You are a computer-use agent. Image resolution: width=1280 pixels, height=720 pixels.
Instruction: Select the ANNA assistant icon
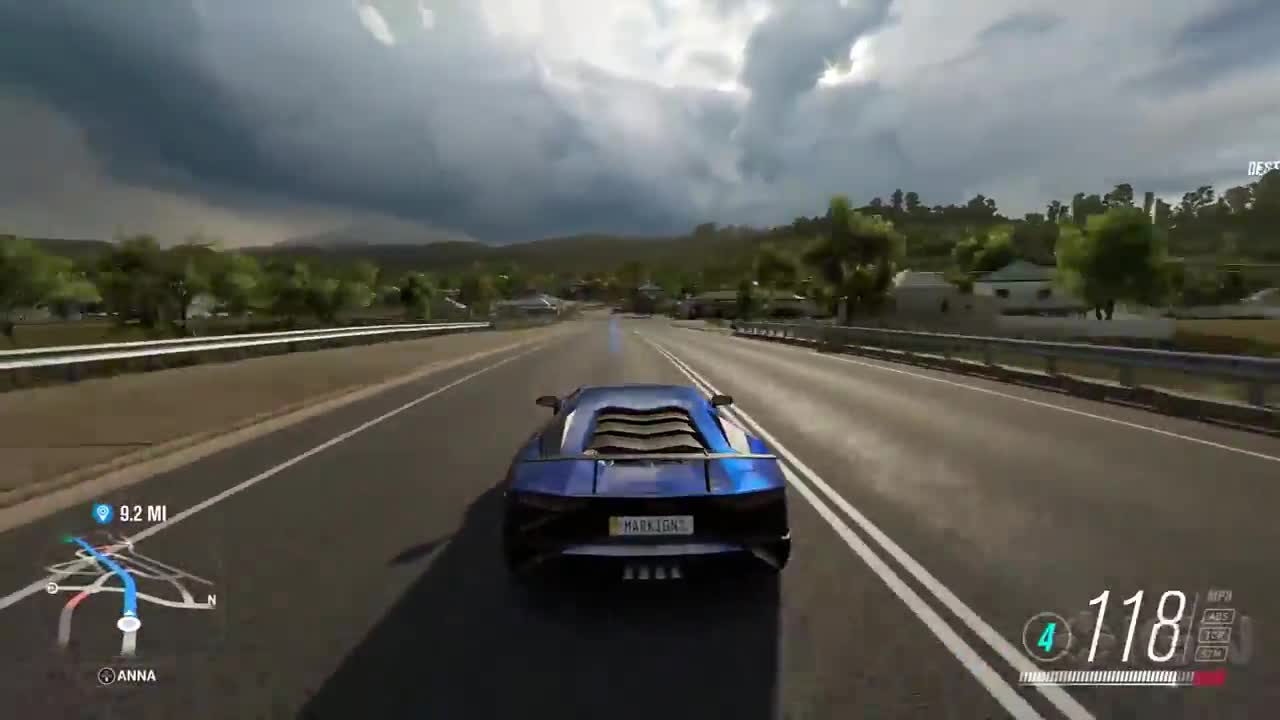pos(107,675)
